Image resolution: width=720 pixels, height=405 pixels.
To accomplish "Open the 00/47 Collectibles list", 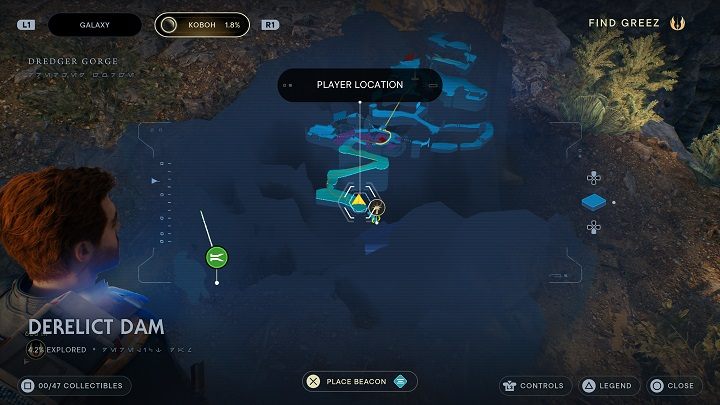I will point(74,385).
